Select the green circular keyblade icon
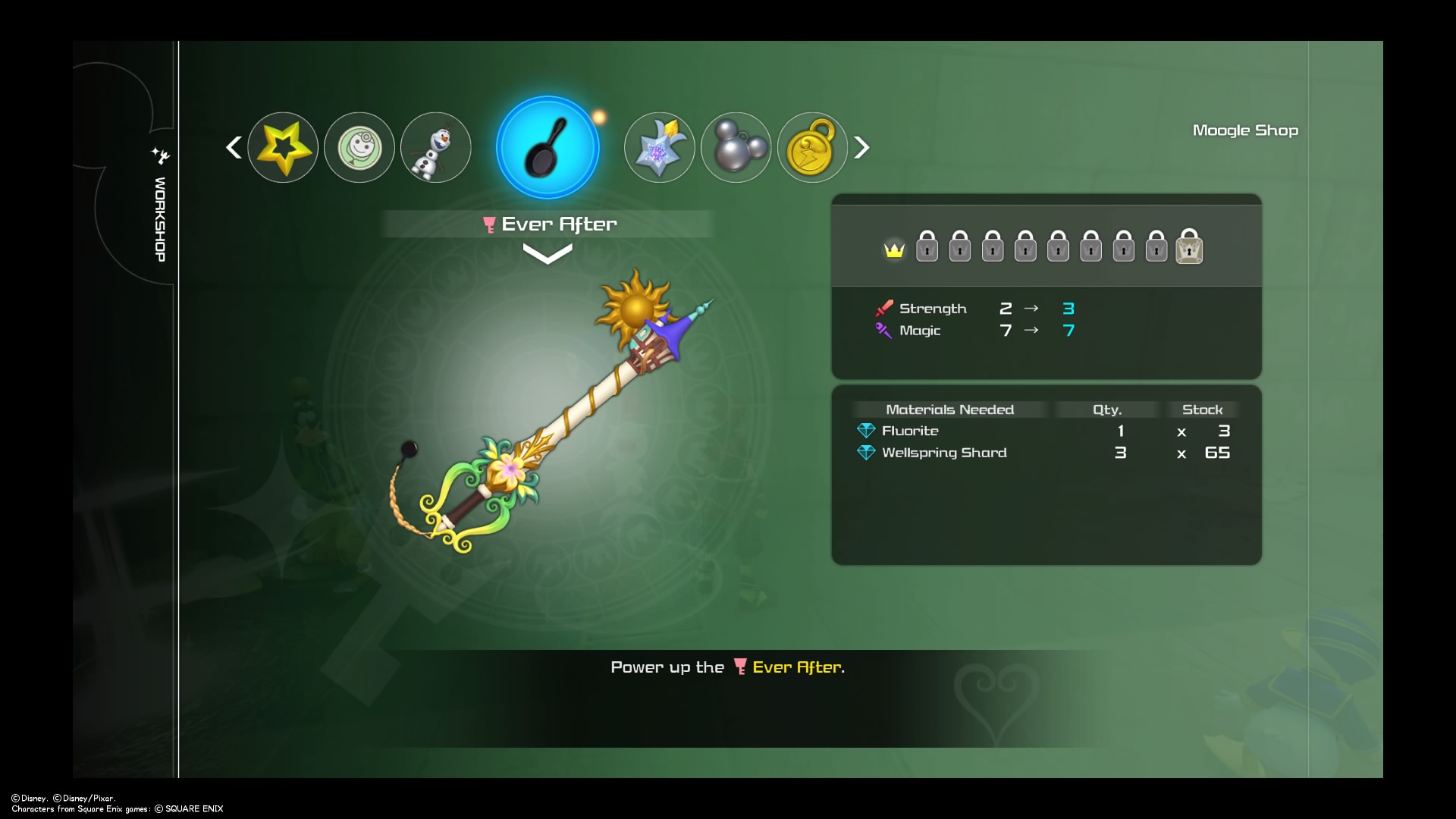This screenshot has width=1456, height=819. [x=359, y=147]
